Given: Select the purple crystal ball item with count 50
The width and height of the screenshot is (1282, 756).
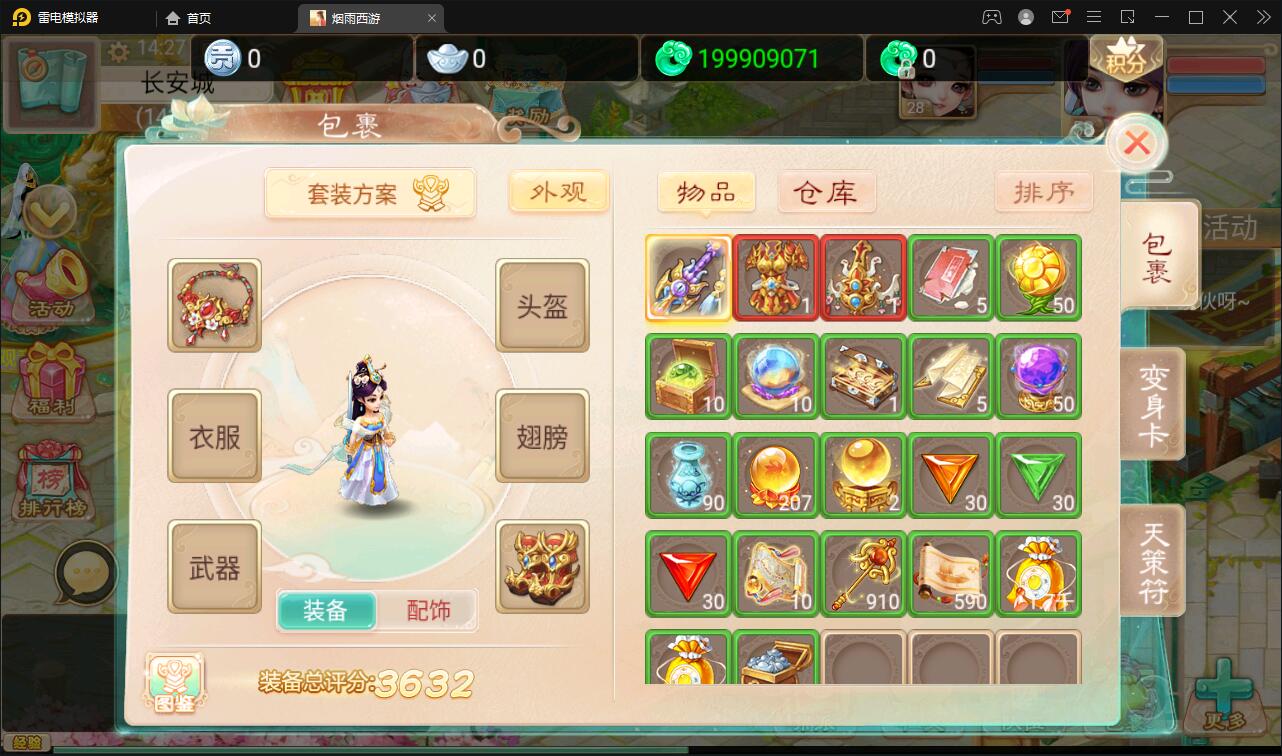Looking at the screenshot, I should coord(1038,376).
